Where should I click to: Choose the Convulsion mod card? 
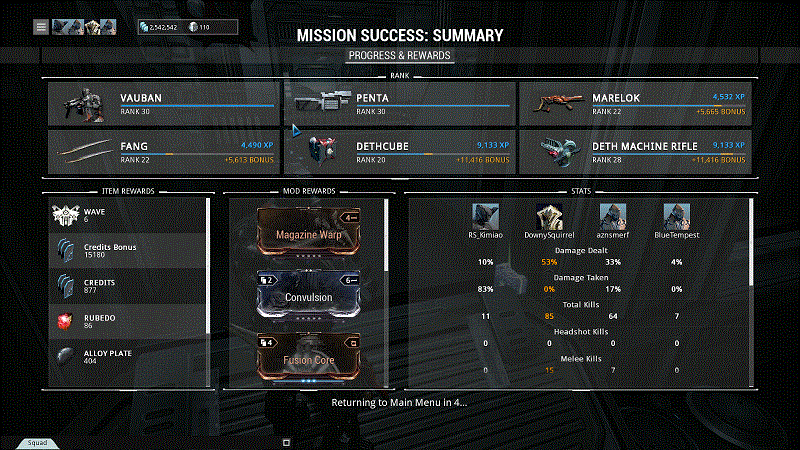[x=308, y=296]
